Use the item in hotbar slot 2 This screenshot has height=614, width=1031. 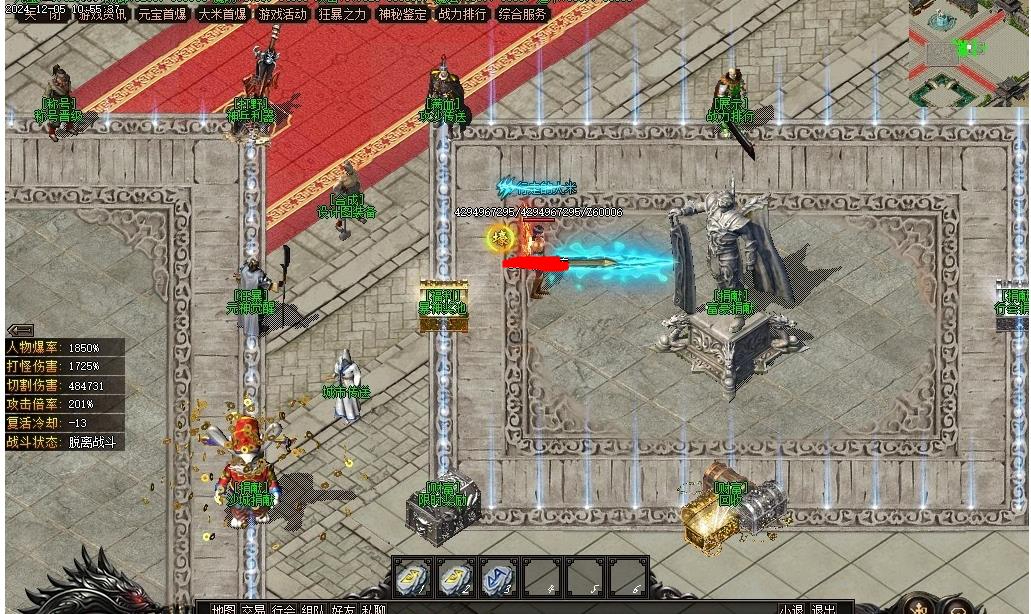pyautogui.click(x=454, y=577)
